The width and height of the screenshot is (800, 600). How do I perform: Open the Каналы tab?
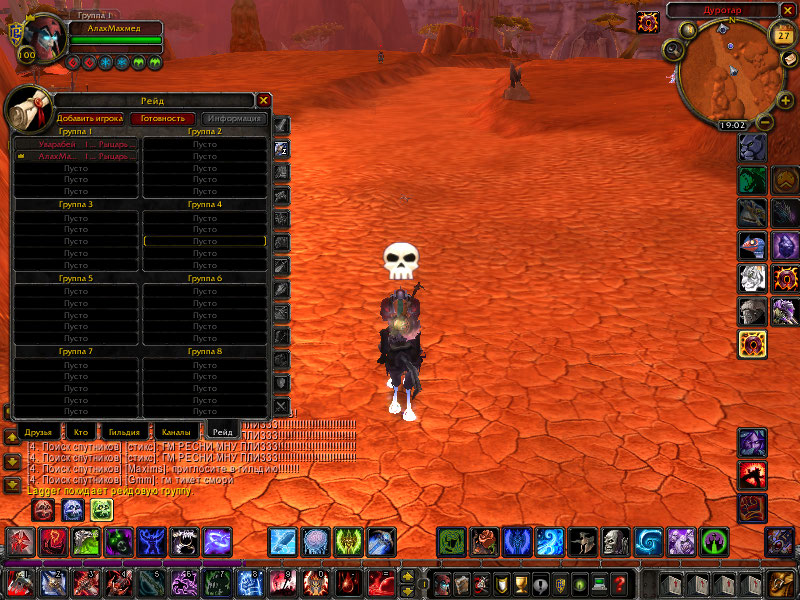coord(176,432)
